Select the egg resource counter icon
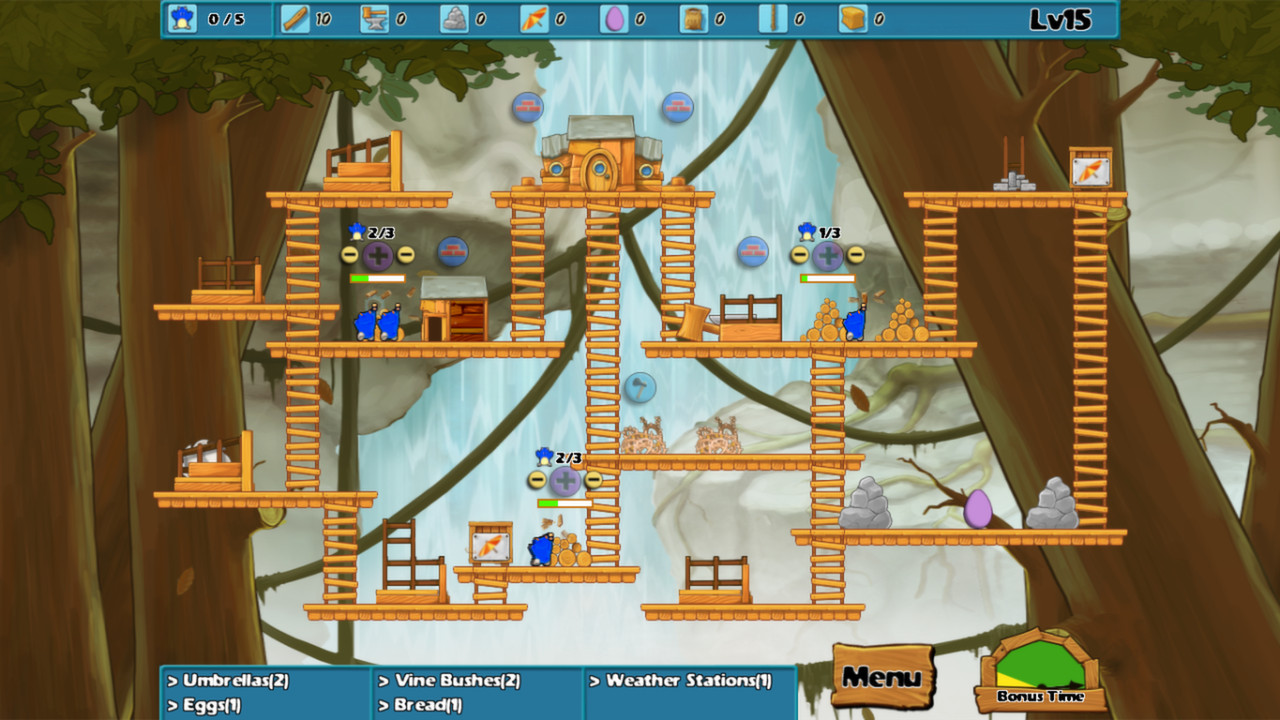1280x720 pixels. point(614,17)
